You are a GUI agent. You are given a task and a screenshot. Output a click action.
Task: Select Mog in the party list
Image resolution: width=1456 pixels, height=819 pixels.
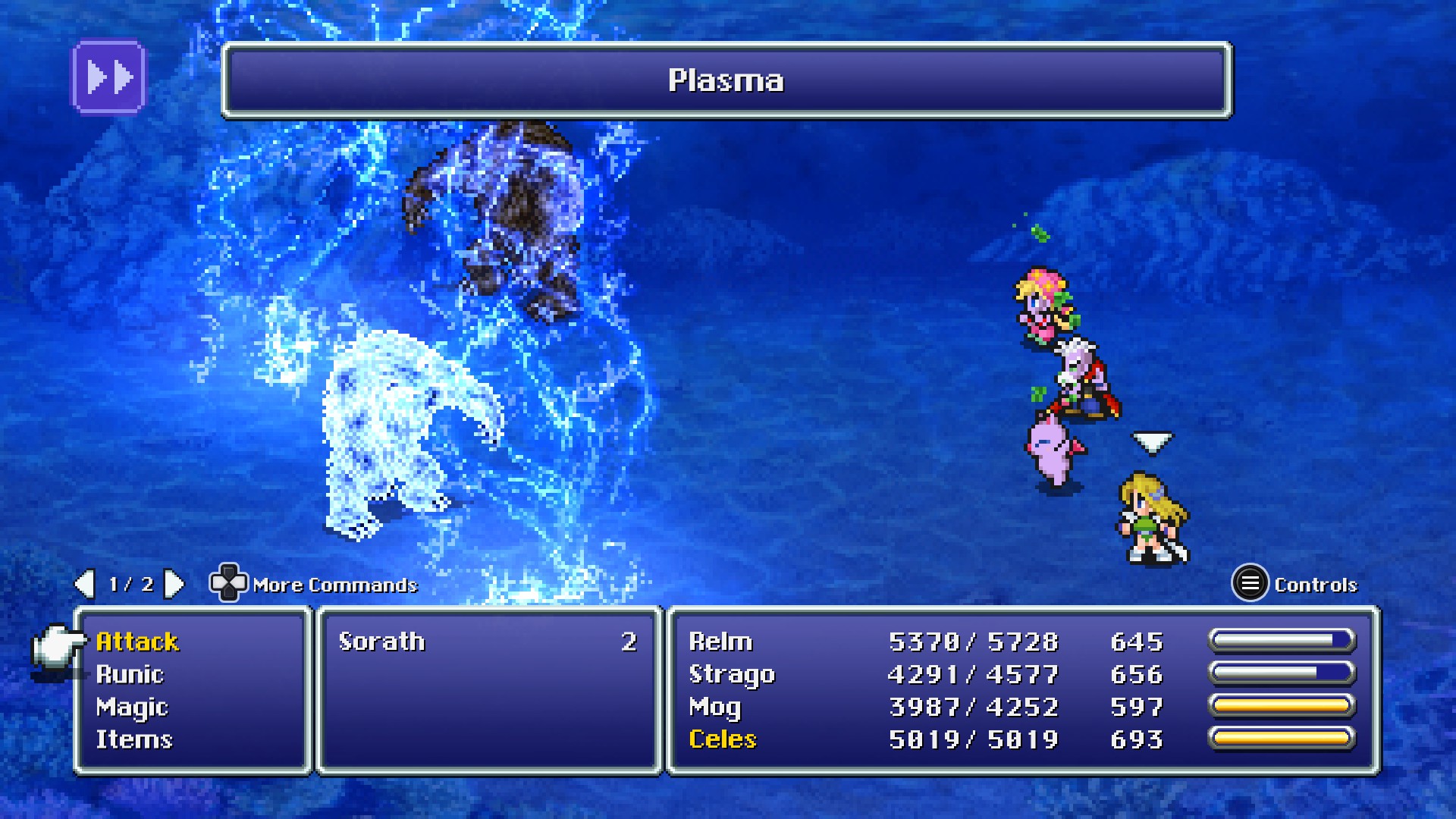pos(714,708)
